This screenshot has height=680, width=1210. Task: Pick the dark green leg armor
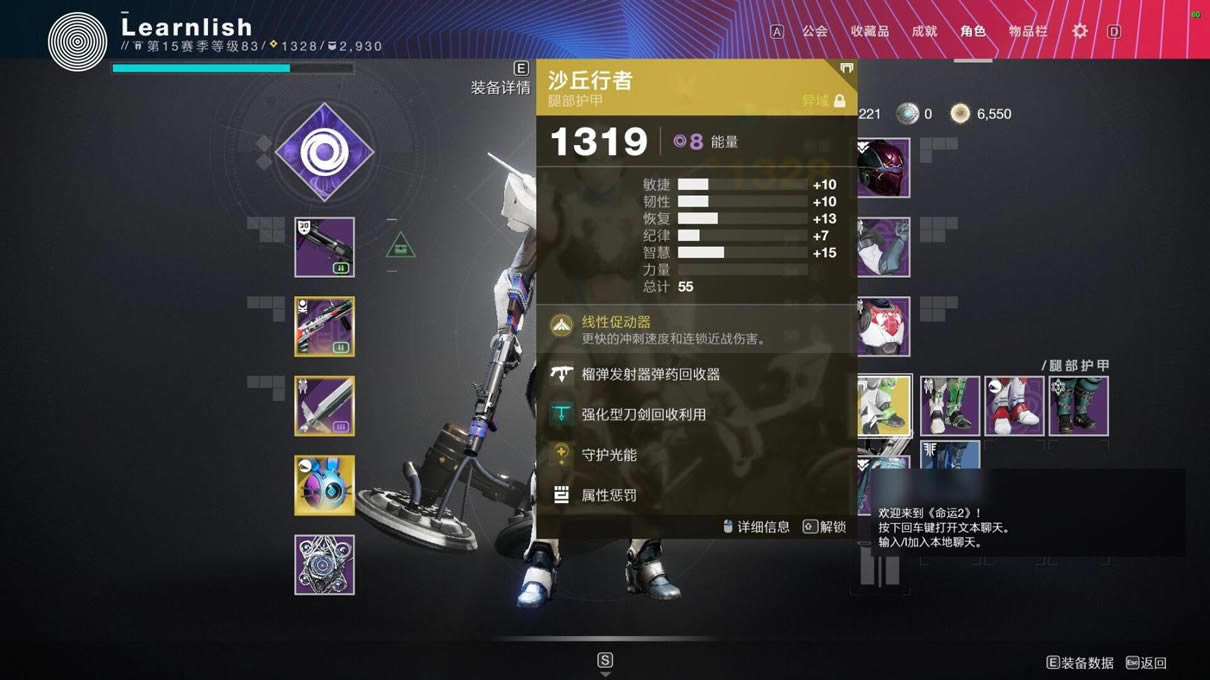click(1078, 406)
